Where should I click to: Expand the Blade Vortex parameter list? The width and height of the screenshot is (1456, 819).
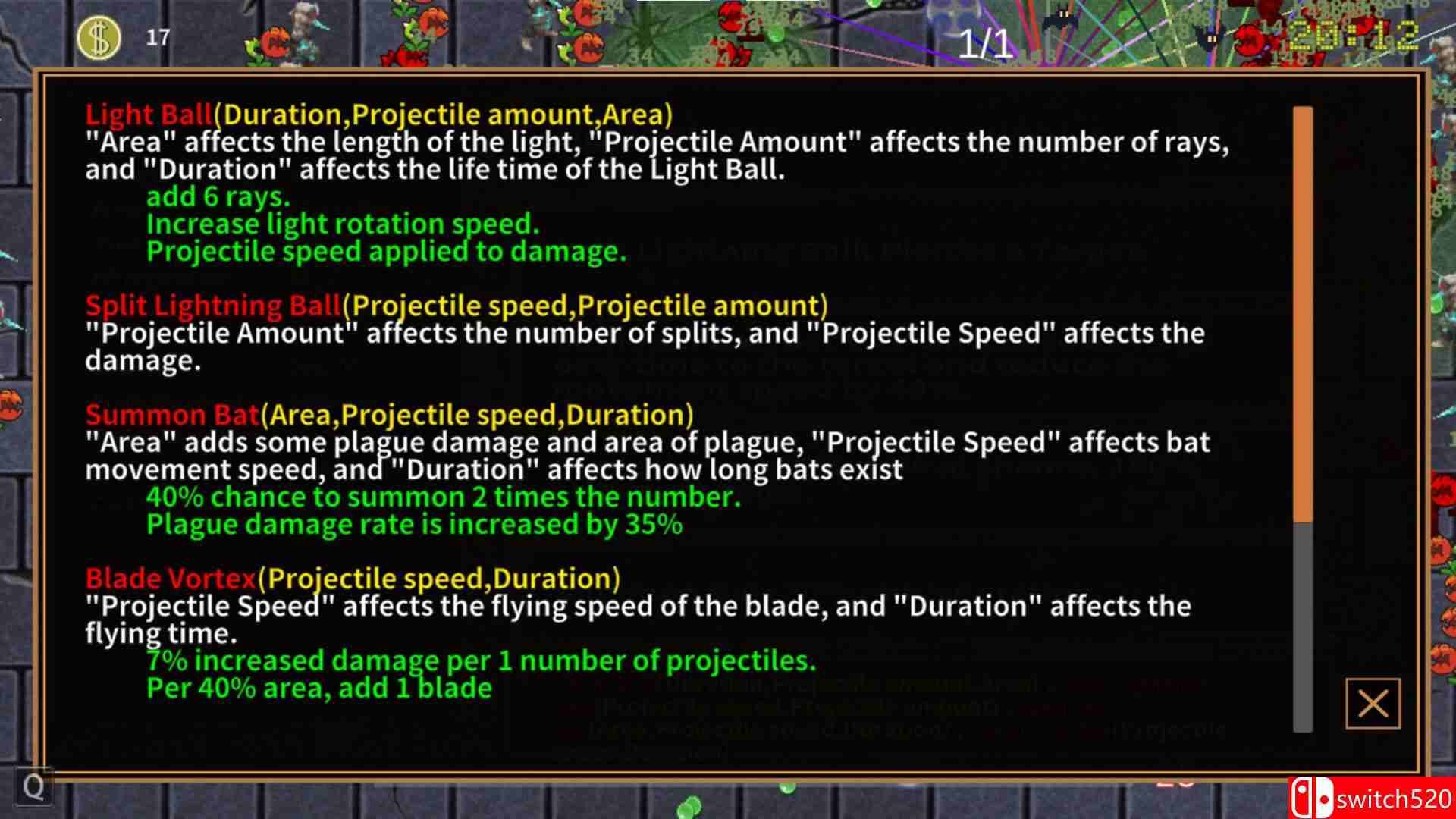click(438, 578)
